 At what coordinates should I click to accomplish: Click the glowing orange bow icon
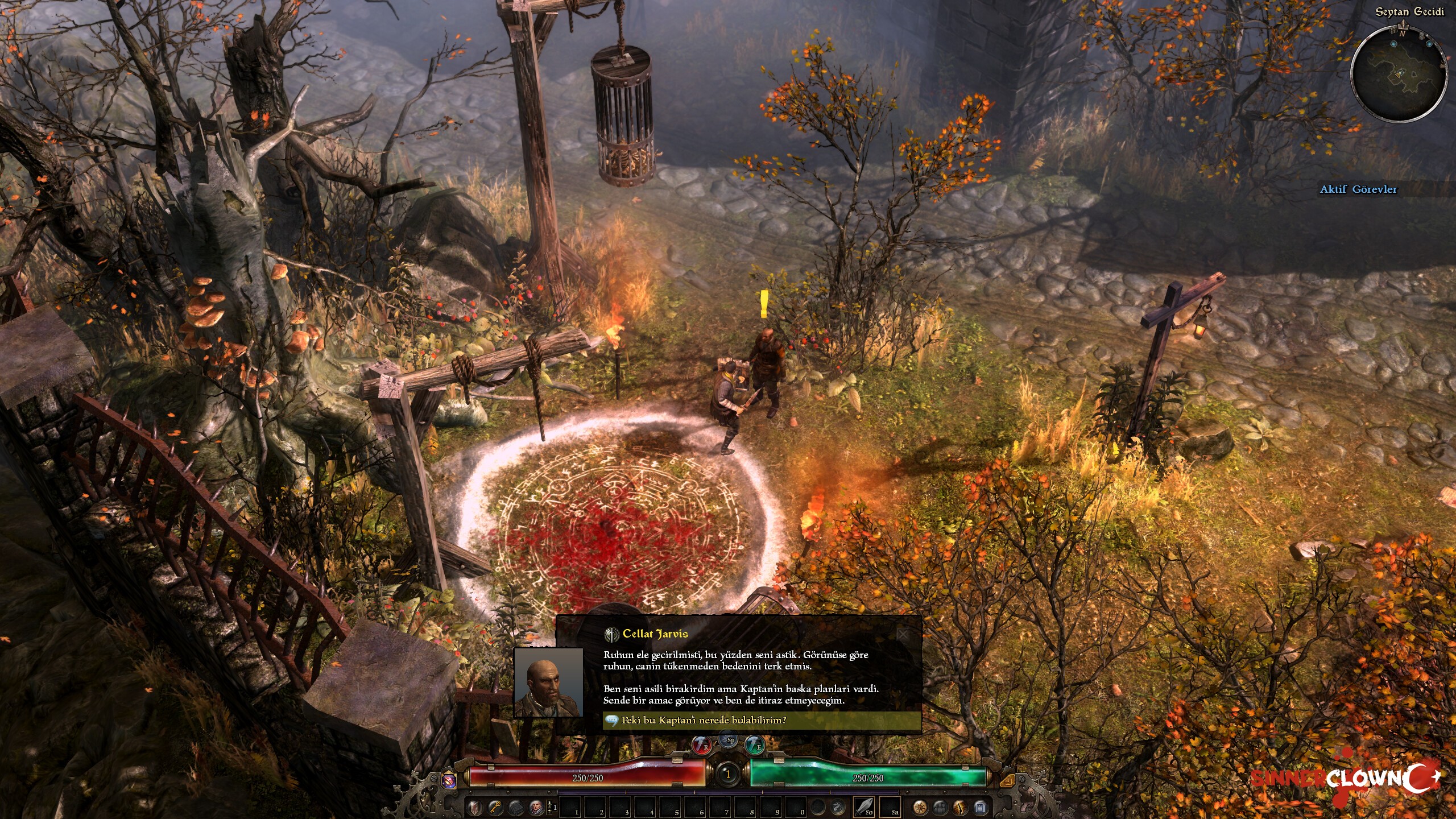(959, 807)
